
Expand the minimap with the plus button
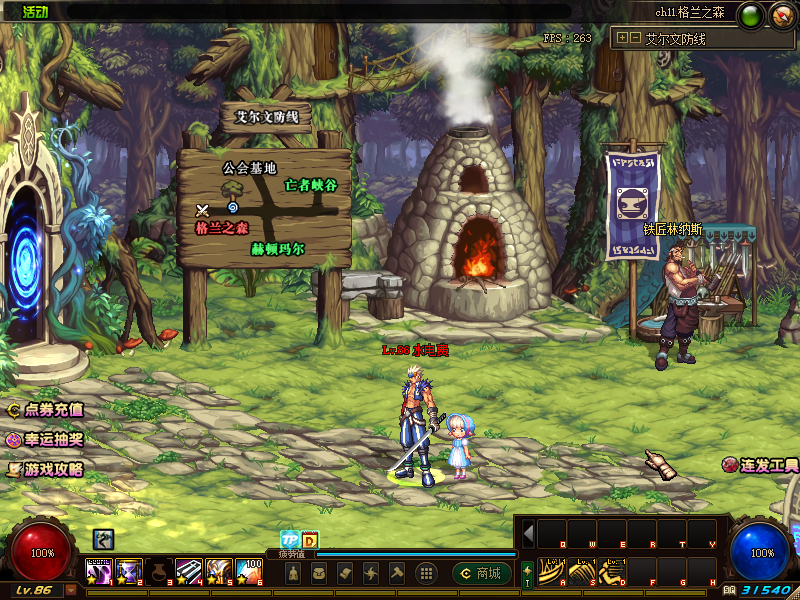pos(622,38)
